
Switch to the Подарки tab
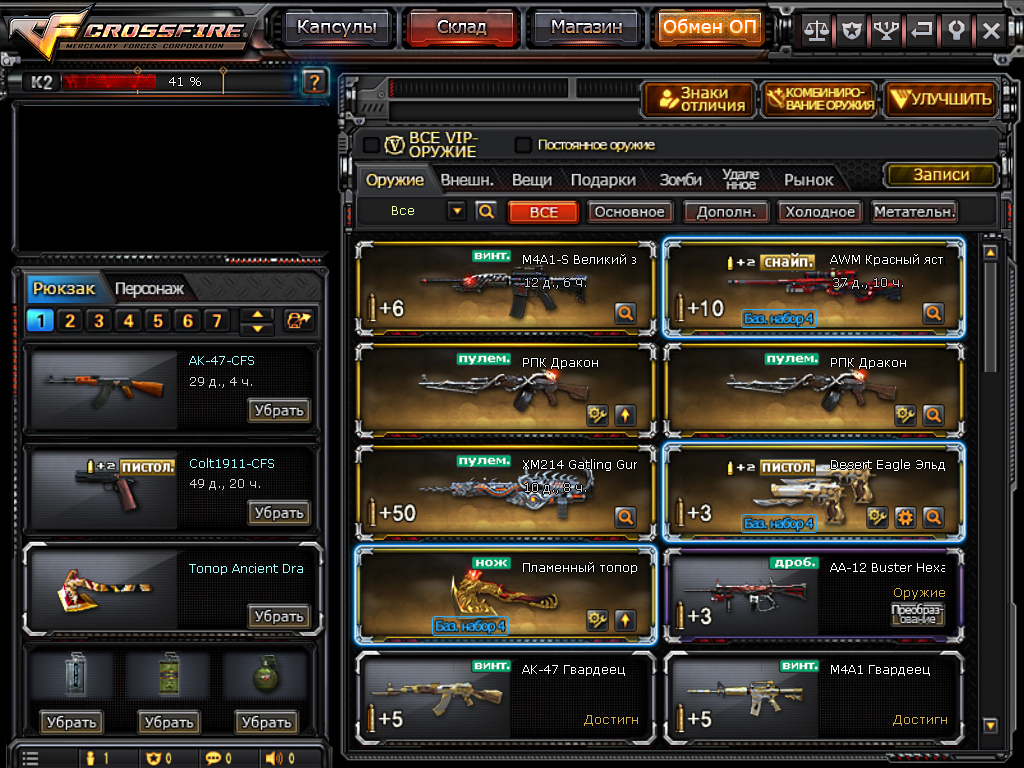click(603, 180)
